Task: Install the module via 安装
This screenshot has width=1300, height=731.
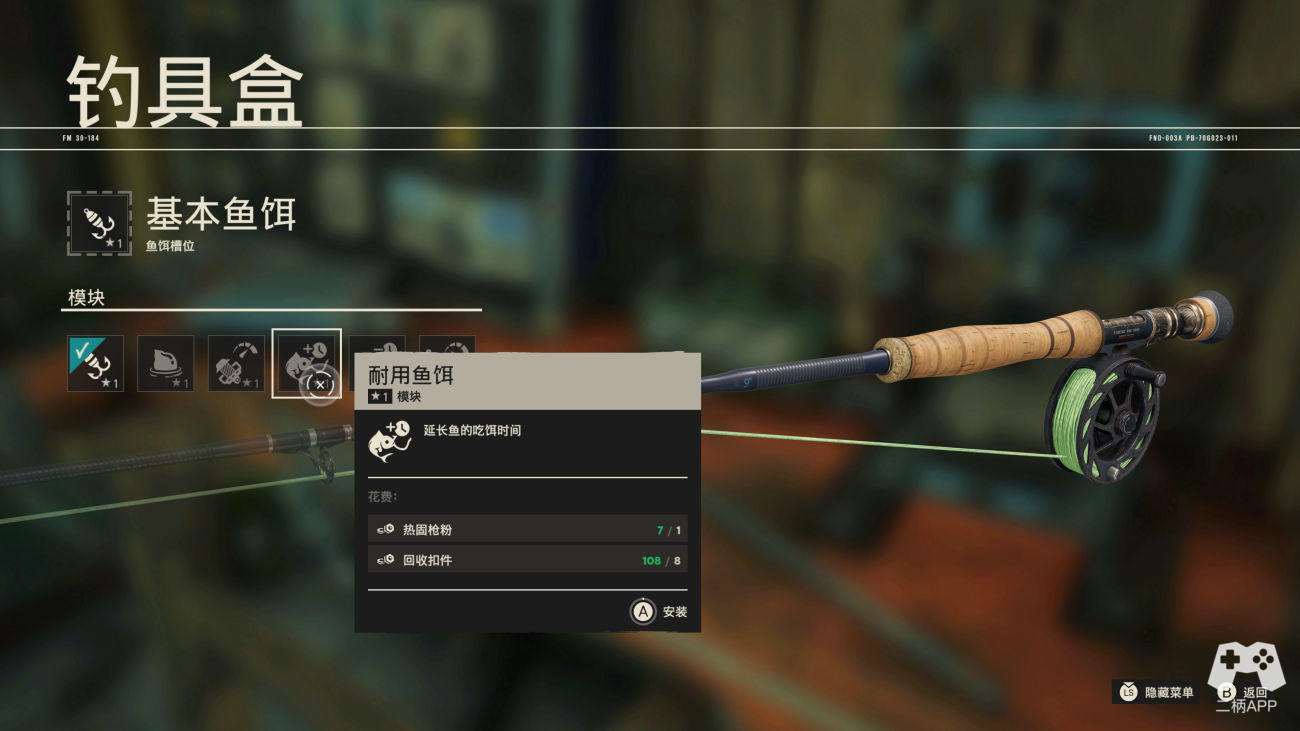Action: pyautogui.click(x=659, y=612)
